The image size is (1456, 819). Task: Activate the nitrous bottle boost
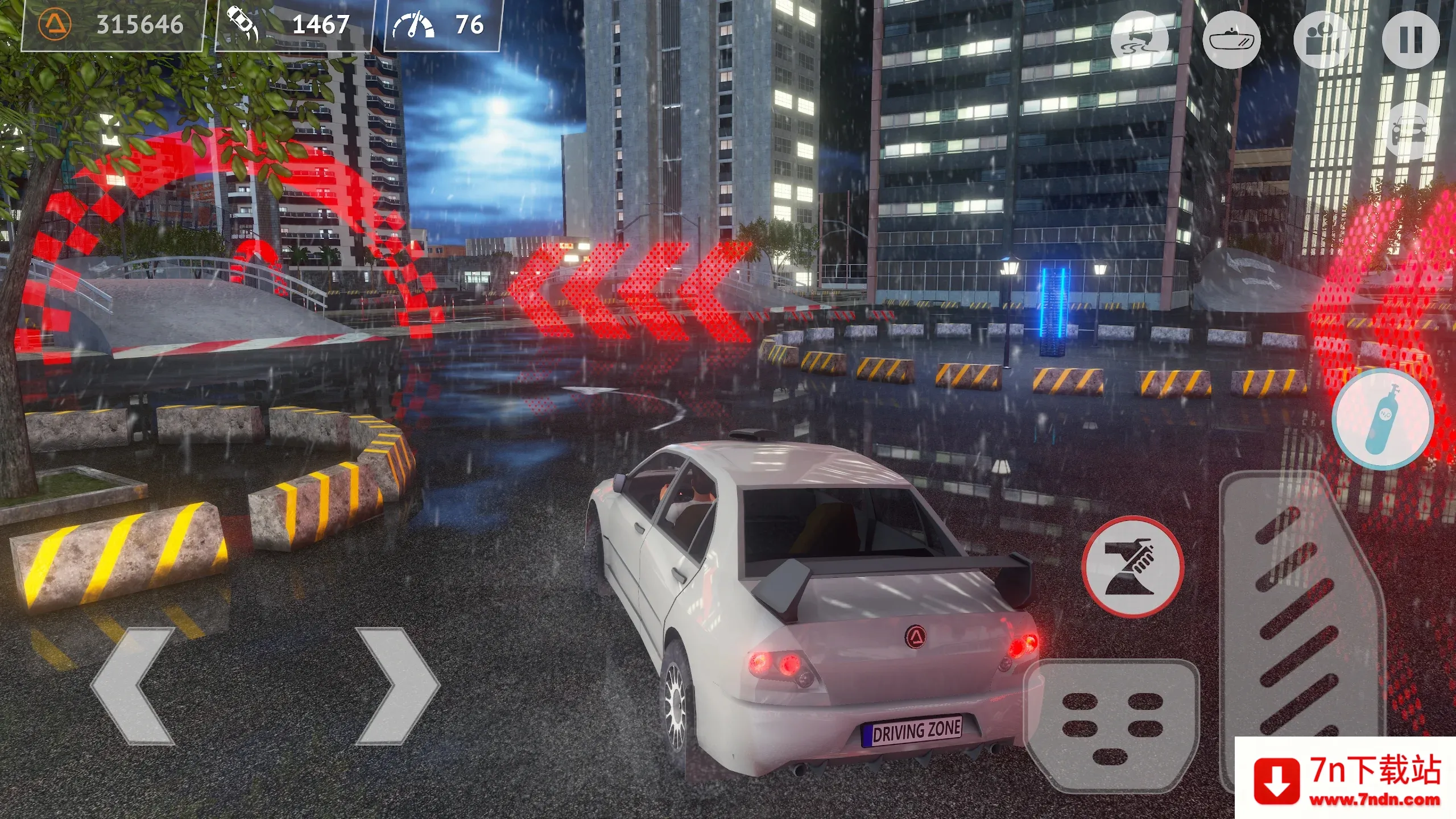click(1382, 420)
